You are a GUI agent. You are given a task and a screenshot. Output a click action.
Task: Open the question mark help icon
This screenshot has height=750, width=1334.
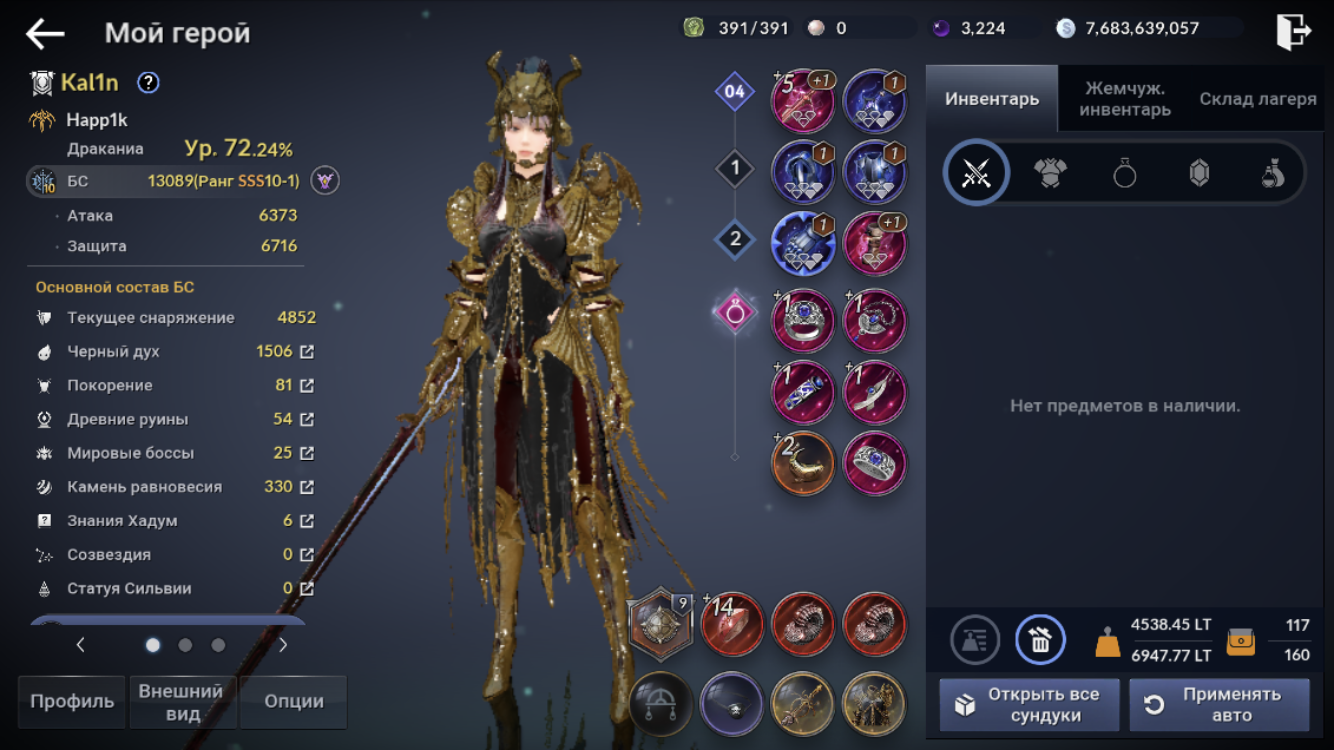148,83
